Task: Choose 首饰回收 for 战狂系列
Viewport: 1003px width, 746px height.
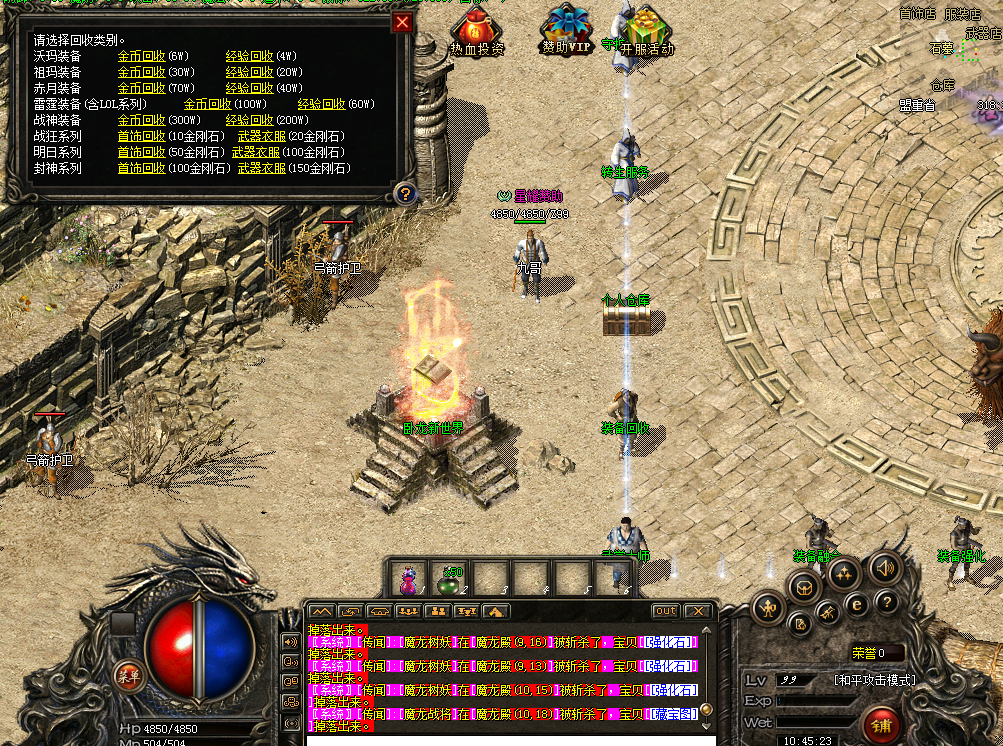Action: pyautogui.click(x=142, y=136)
